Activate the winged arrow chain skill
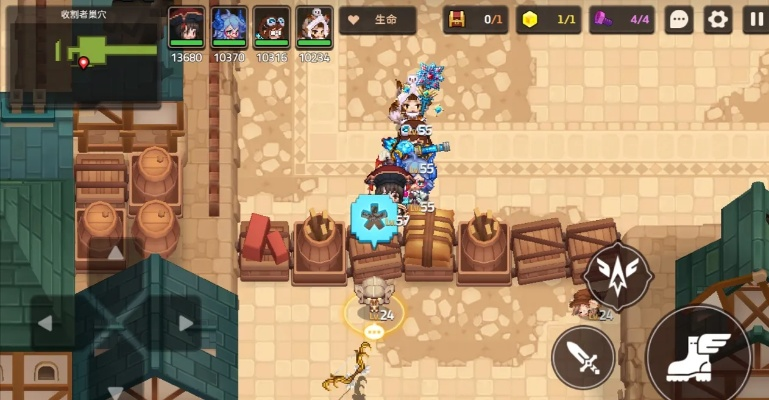This screenshot has height=400, width=769. point(617,274)
